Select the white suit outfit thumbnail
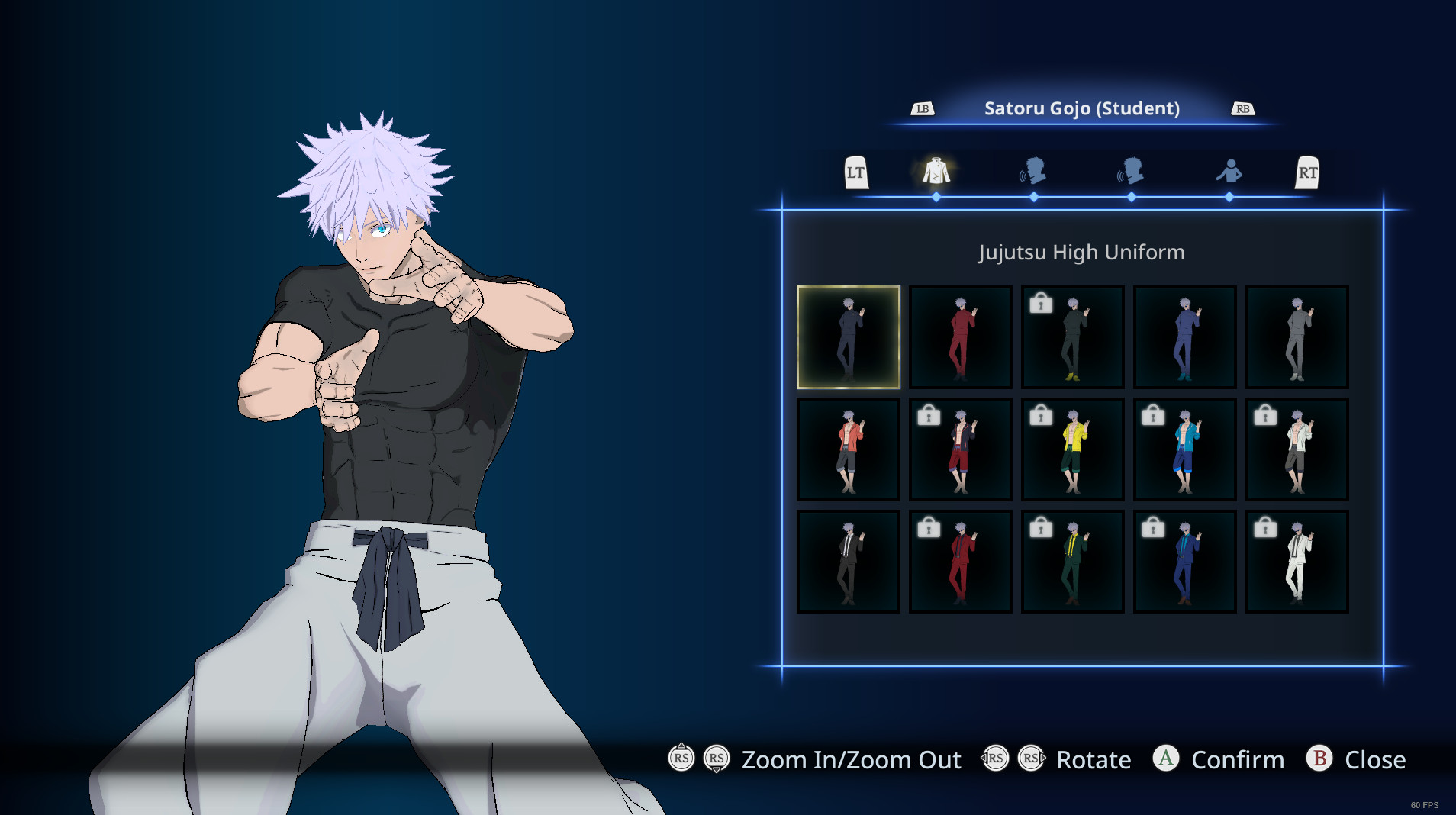The height and width of the screenshot is (815, 1456). 1297,560
